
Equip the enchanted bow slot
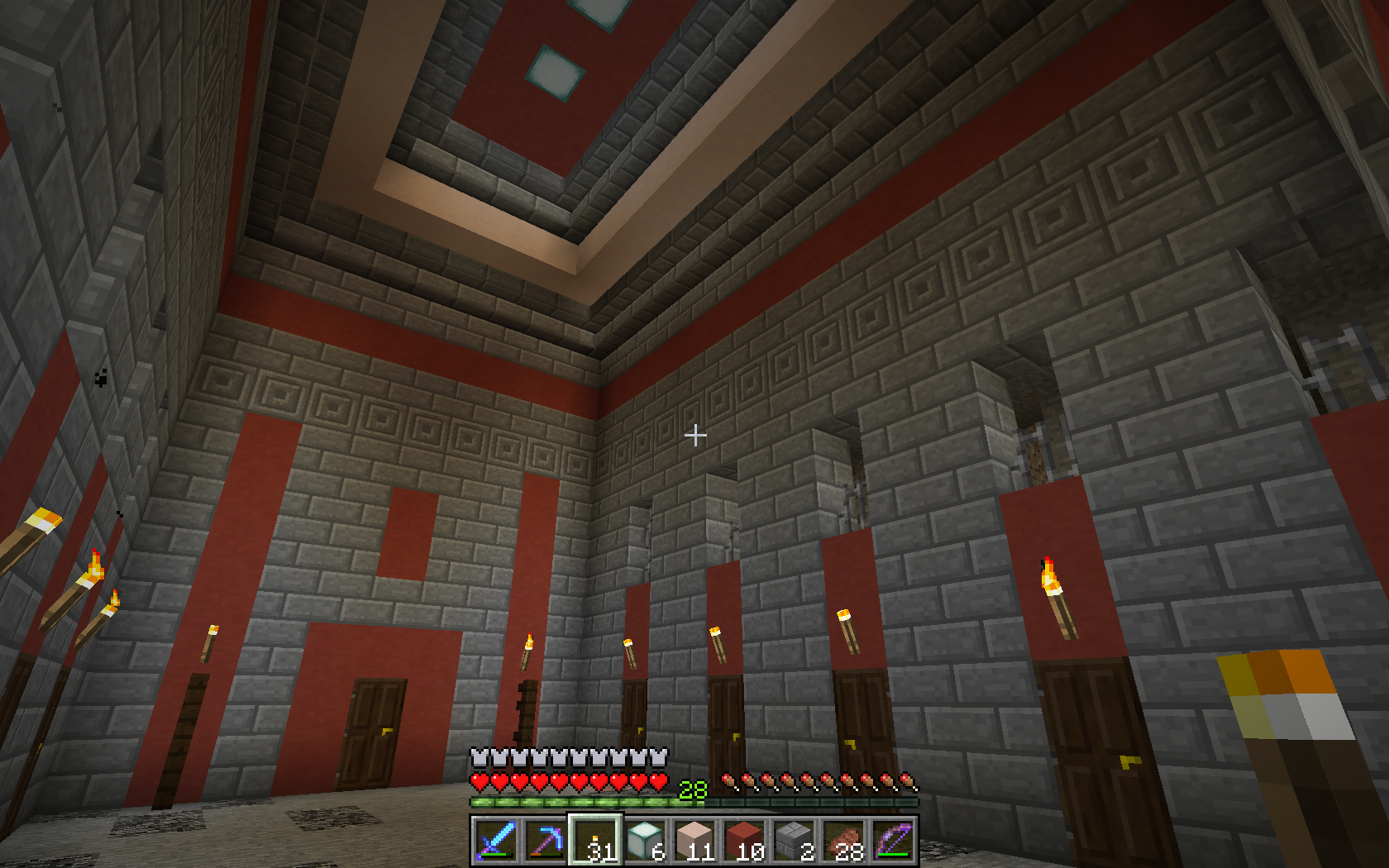point(892,841)
